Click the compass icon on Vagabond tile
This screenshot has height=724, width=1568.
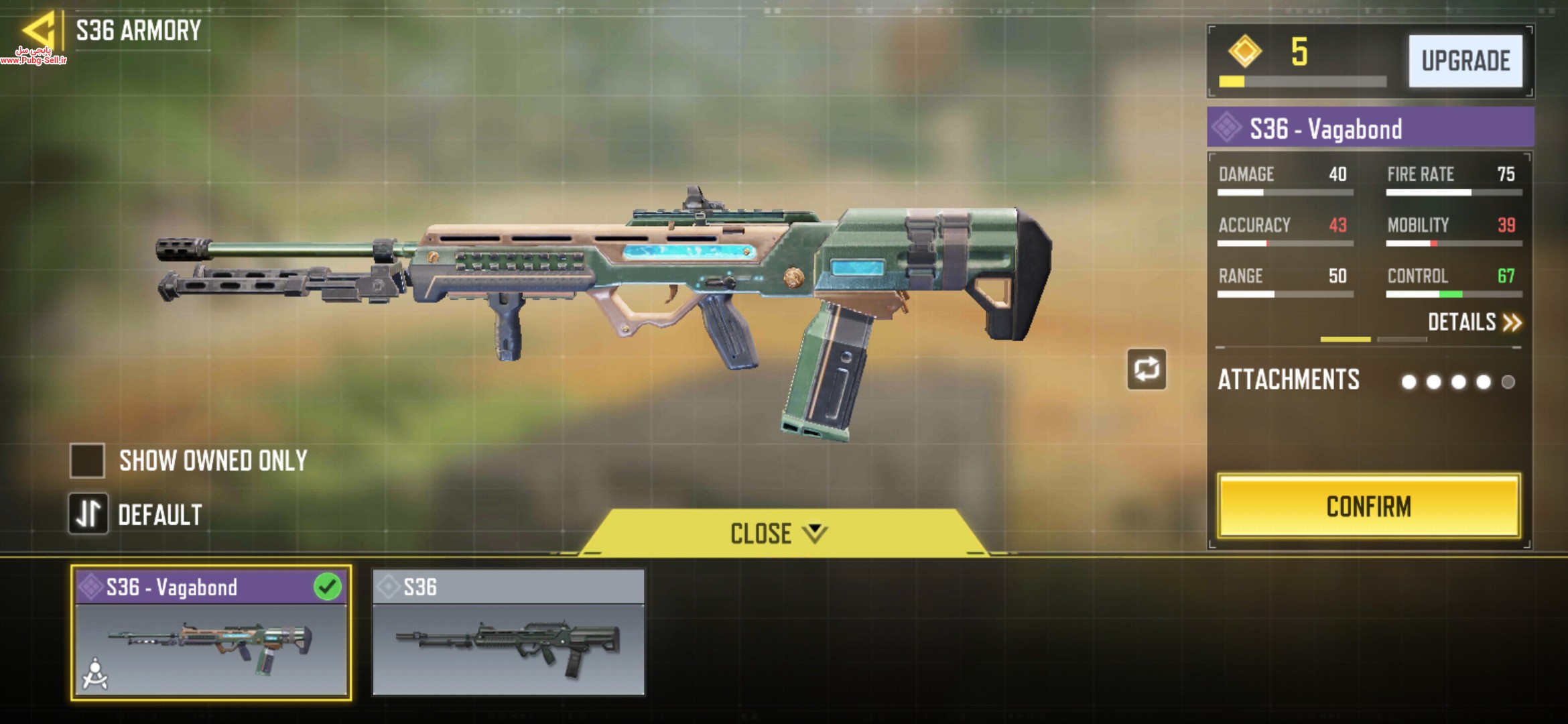95,674
